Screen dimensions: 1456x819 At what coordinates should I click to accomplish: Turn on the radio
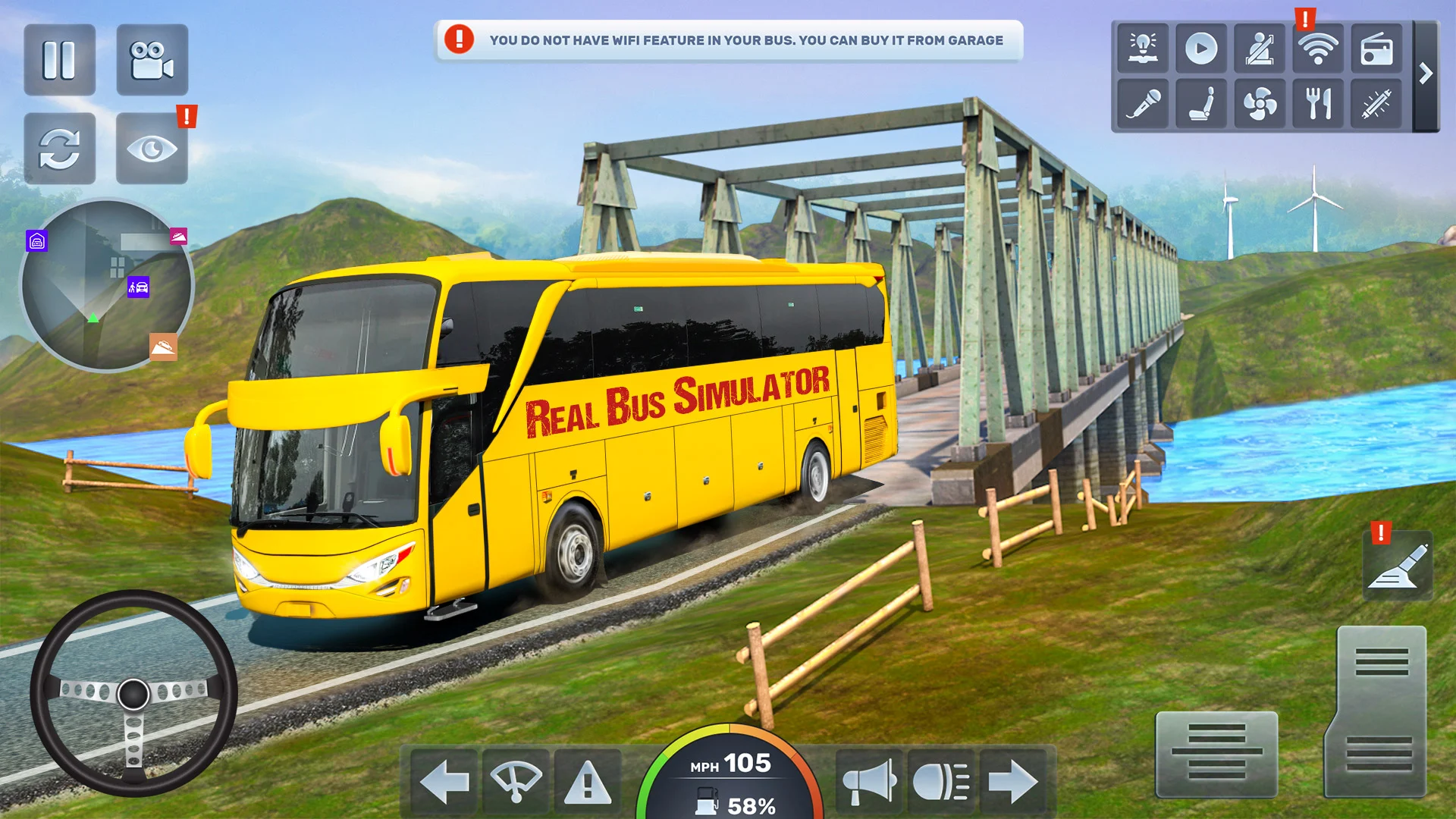(x=1376, y=49)
